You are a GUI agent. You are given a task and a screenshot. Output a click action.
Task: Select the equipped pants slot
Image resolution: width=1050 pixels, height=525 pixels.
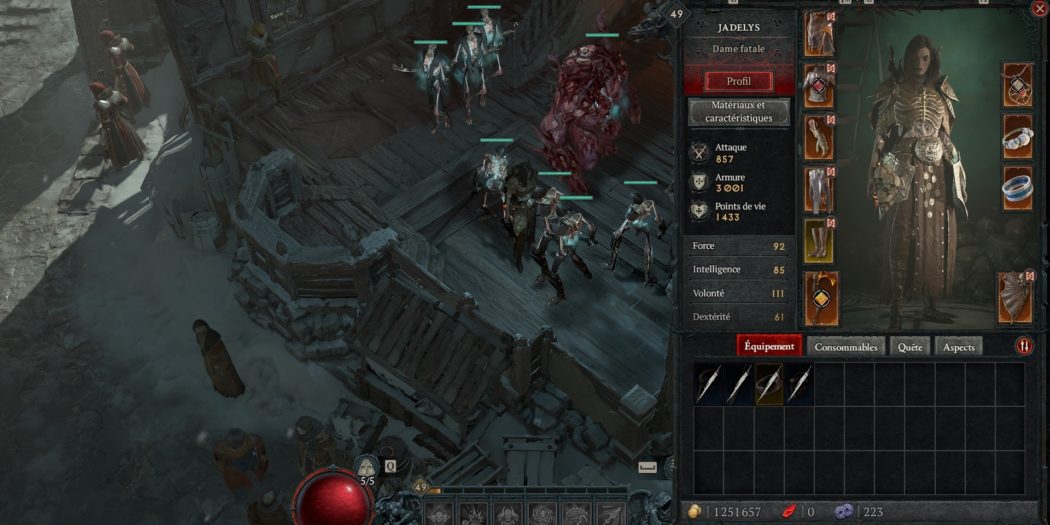[x=819, y=189]
